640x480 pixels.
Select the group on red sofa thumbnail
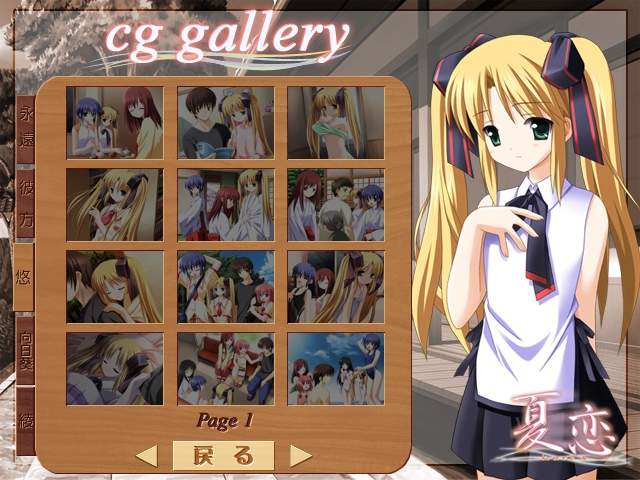point(225,368)
